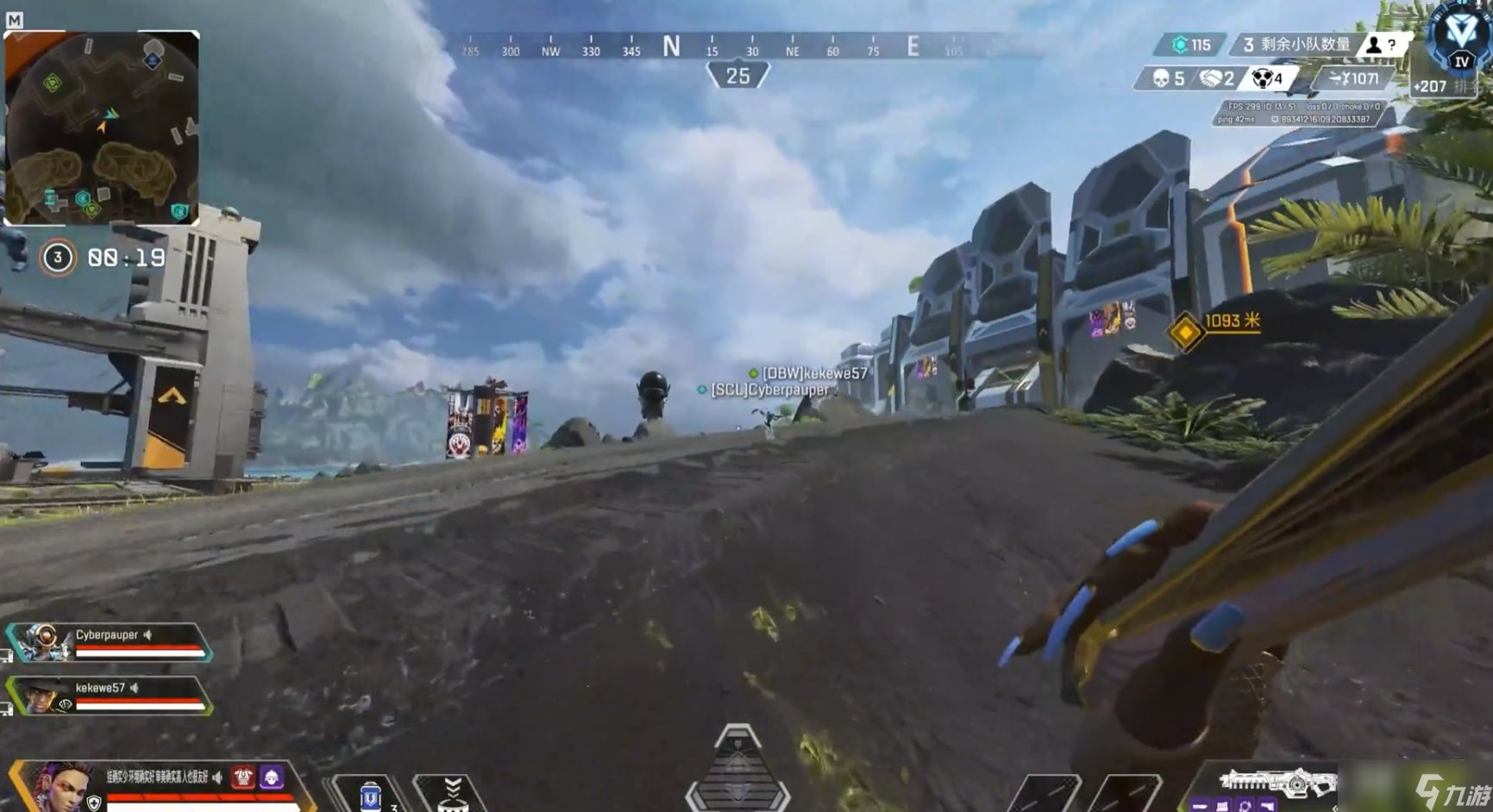Switch to the red quickchat wheel icon
Viewport: 1493px width, 812px height.
click(242, 778)
